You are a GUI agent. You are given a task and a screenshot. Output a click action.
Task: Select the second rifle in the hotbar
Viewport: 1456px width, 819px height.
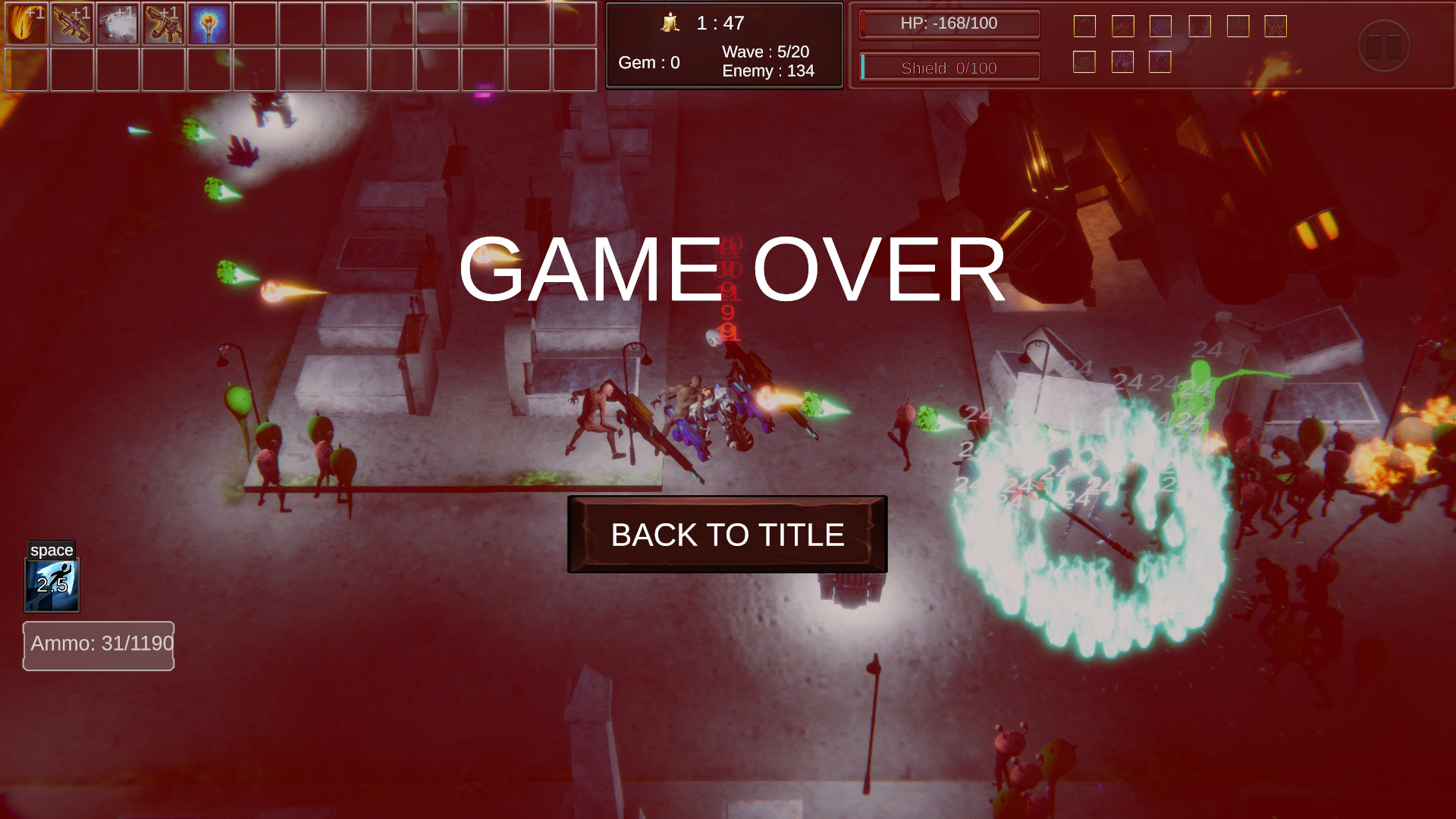(x=163, y=23)
